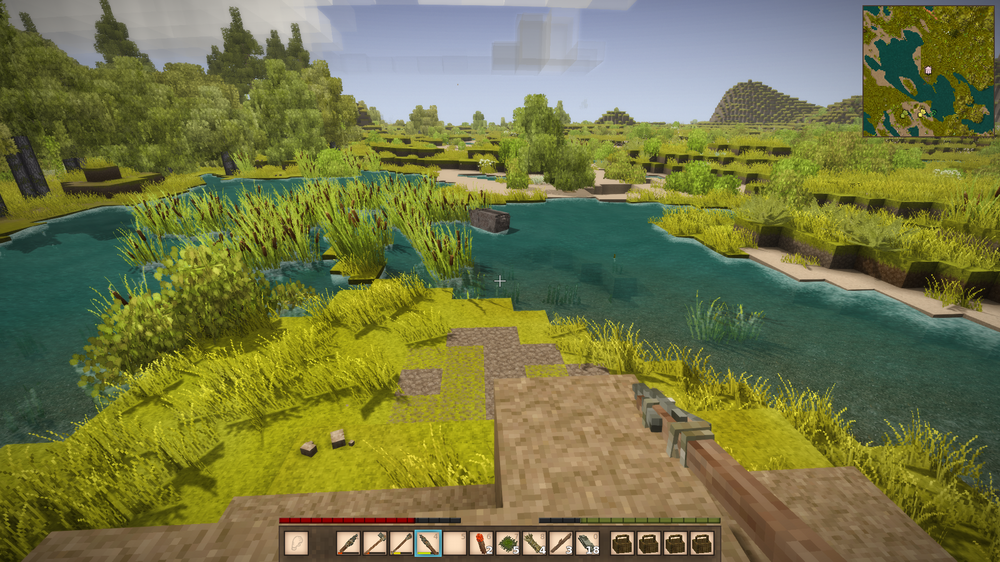Select the empty hotbar slot numbered 5
This screenshot has width=1000, height=562.
click(455, 544)
